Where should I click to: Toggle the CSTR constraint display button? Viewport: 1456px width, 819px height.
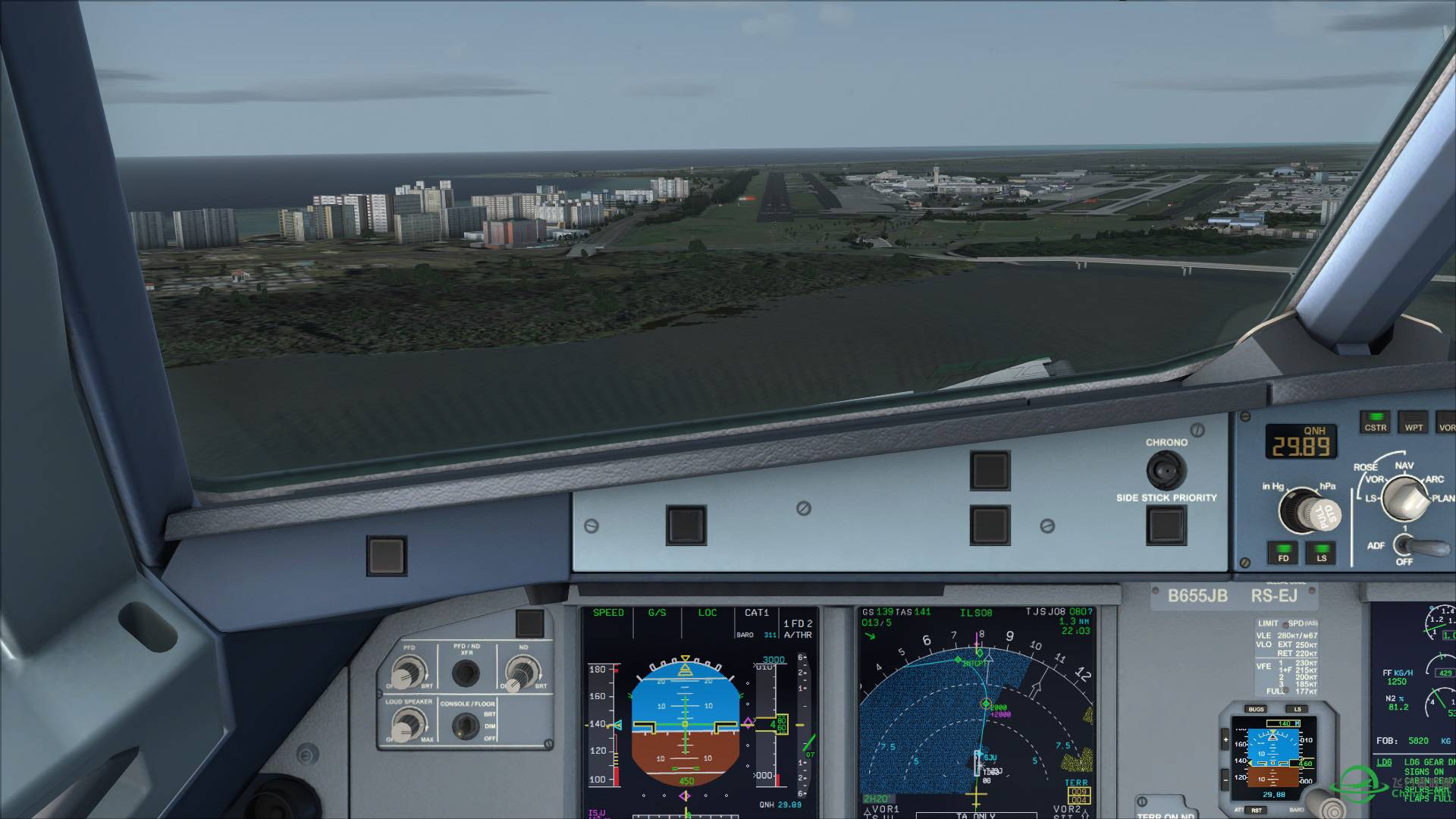coord(1375,422)
